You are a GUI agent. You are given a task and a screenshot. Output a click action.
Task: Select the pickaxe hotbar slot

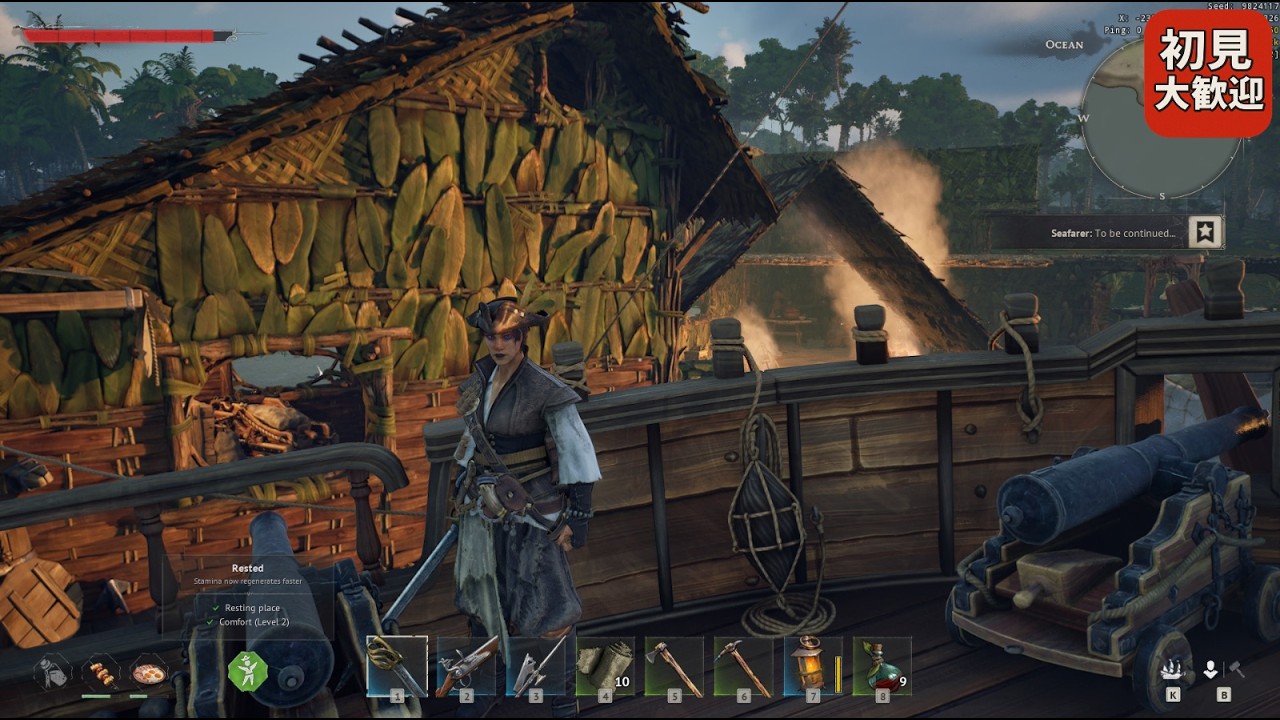point(743,666)
